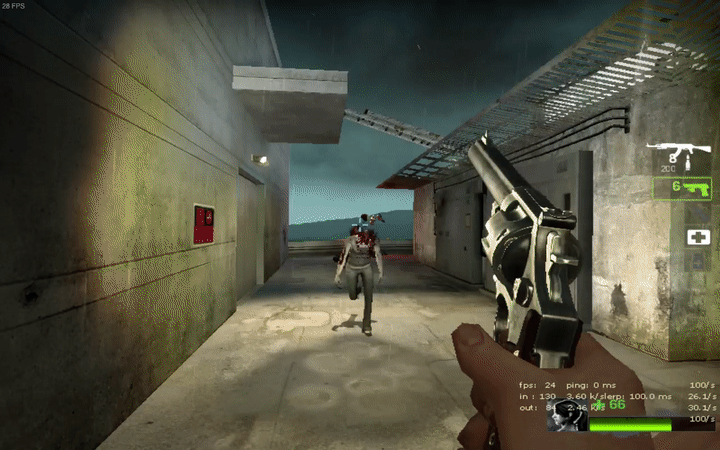Choose the first aid kit slot

pos(697,237)
